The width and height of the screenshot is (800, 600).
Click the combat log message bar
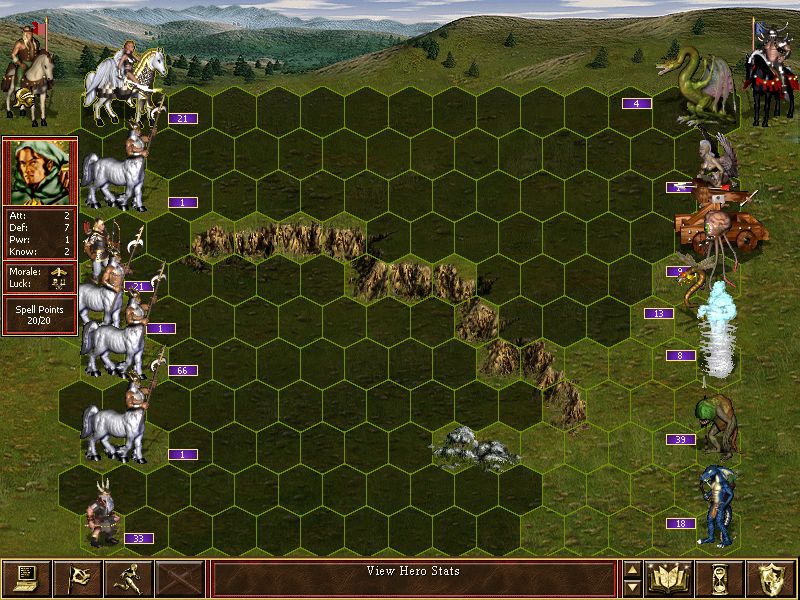coord(414,578)
